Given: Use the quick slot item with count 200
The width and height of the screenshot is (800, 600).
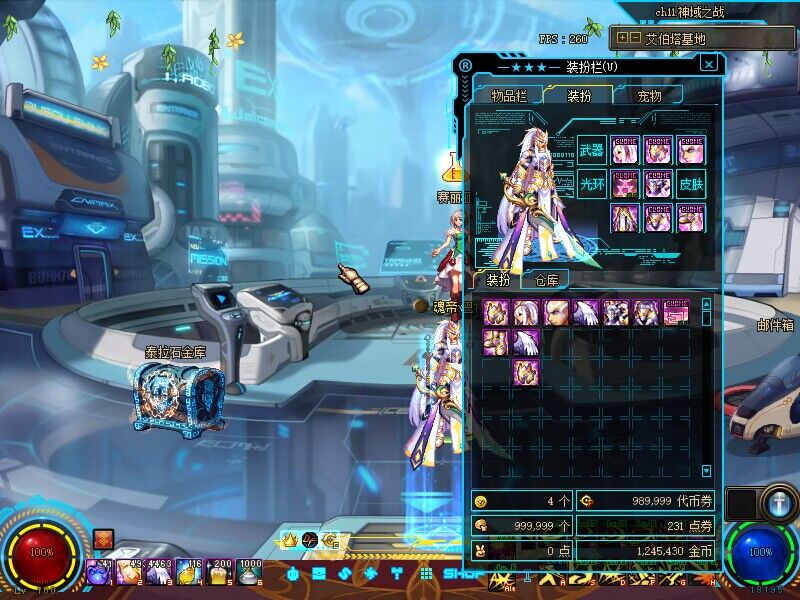Looking at the screenshot, I should (219, 571).
